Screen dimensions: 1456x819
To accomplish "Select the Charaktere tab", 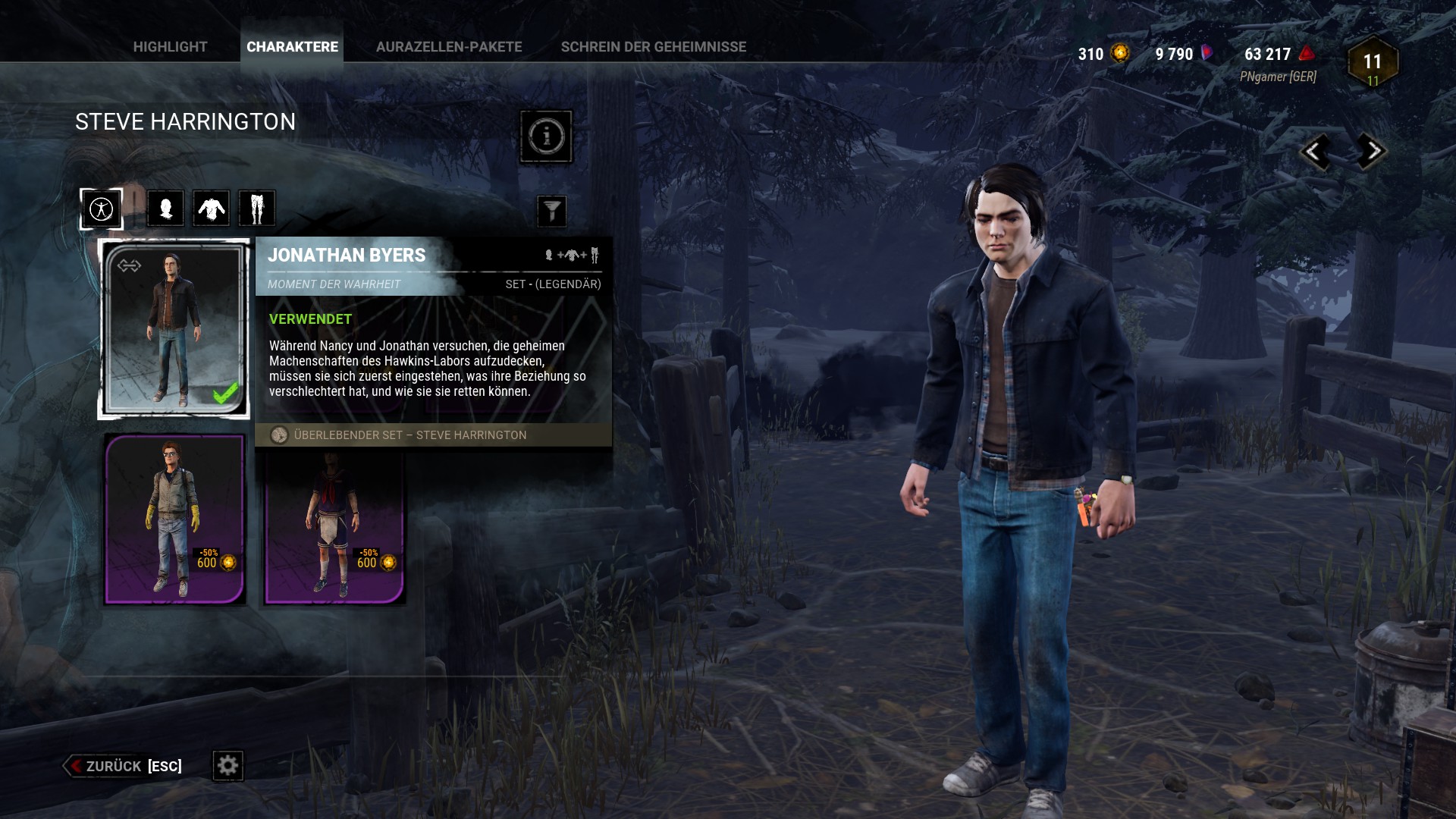I will tap(292, 47).
